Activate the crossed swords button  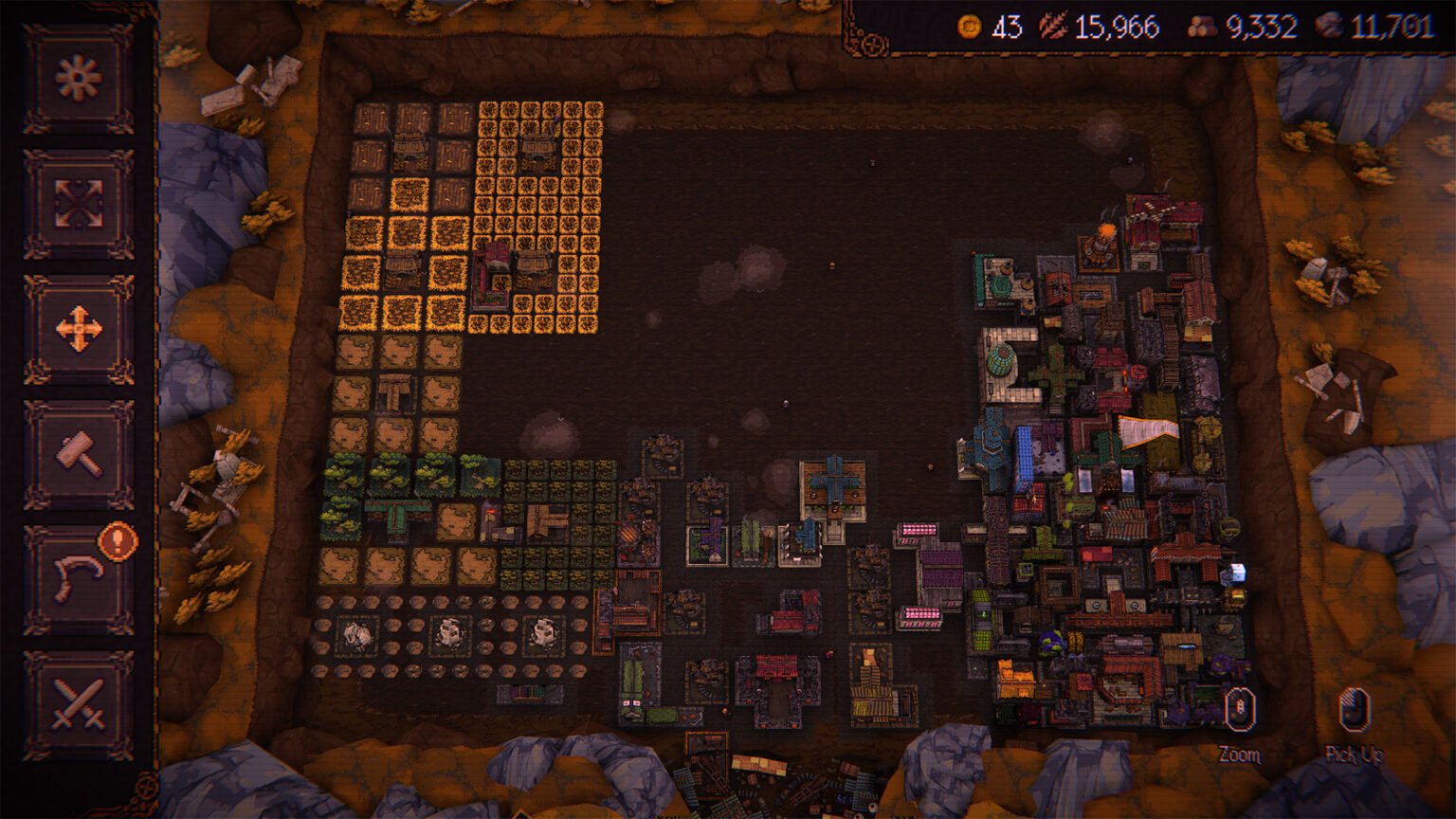[78, 705]
